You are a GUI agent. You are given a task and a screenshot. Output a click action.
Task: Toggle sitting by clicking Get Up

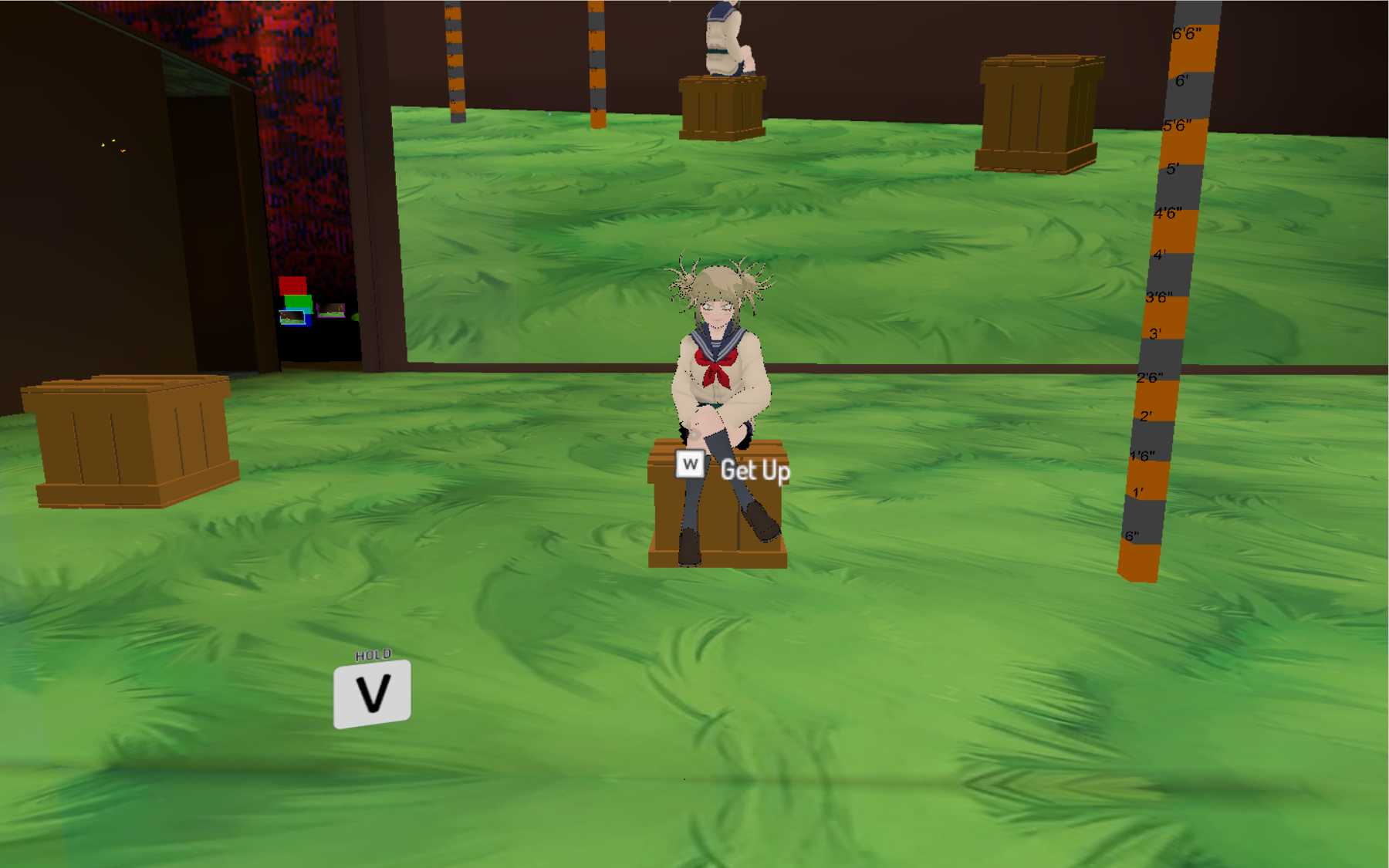pos(755,470)
